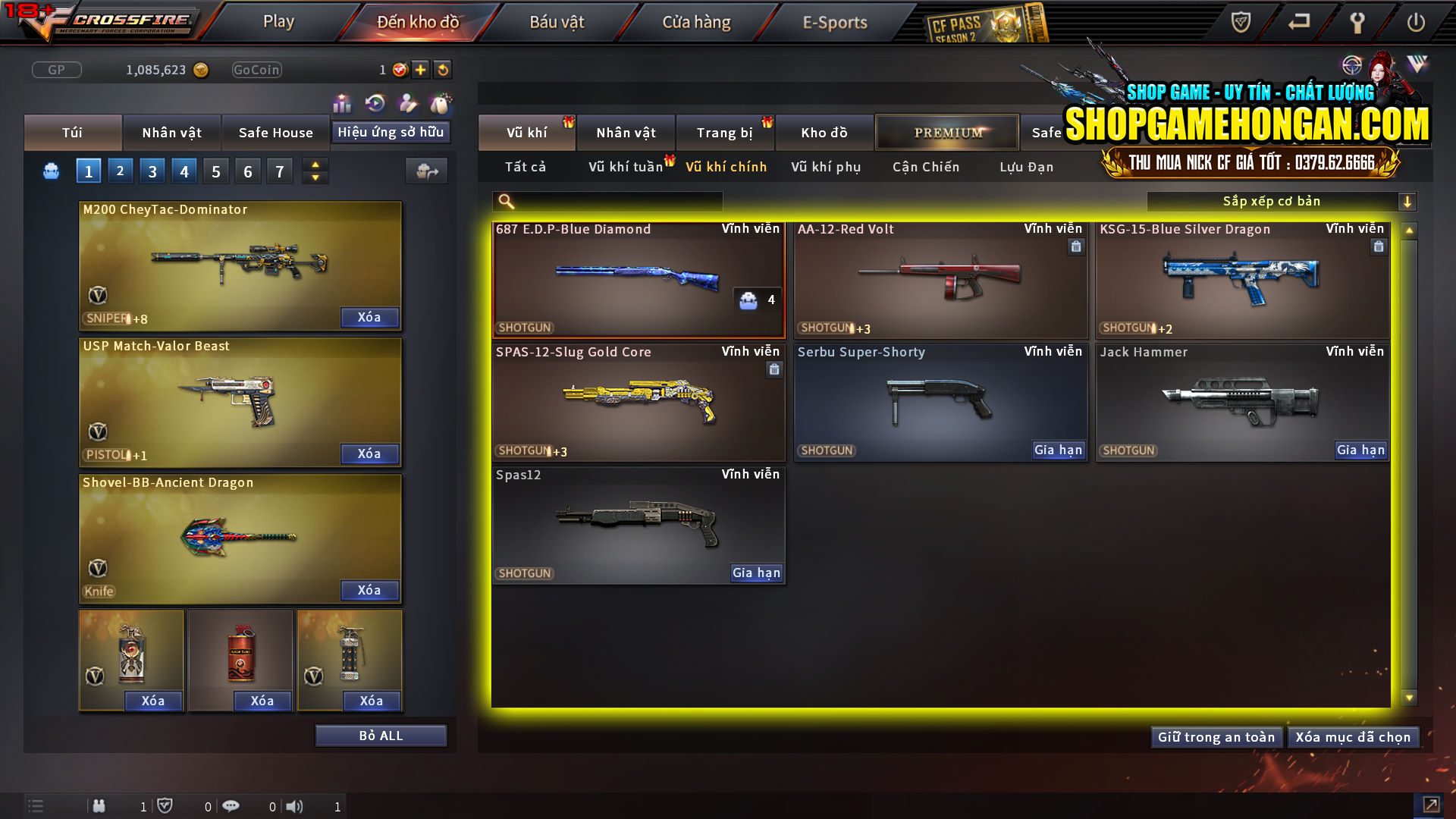Click the down arrow next to Sắp xếp cơ bản
Screen dimensions: 1456x819
click(1408, 201)
